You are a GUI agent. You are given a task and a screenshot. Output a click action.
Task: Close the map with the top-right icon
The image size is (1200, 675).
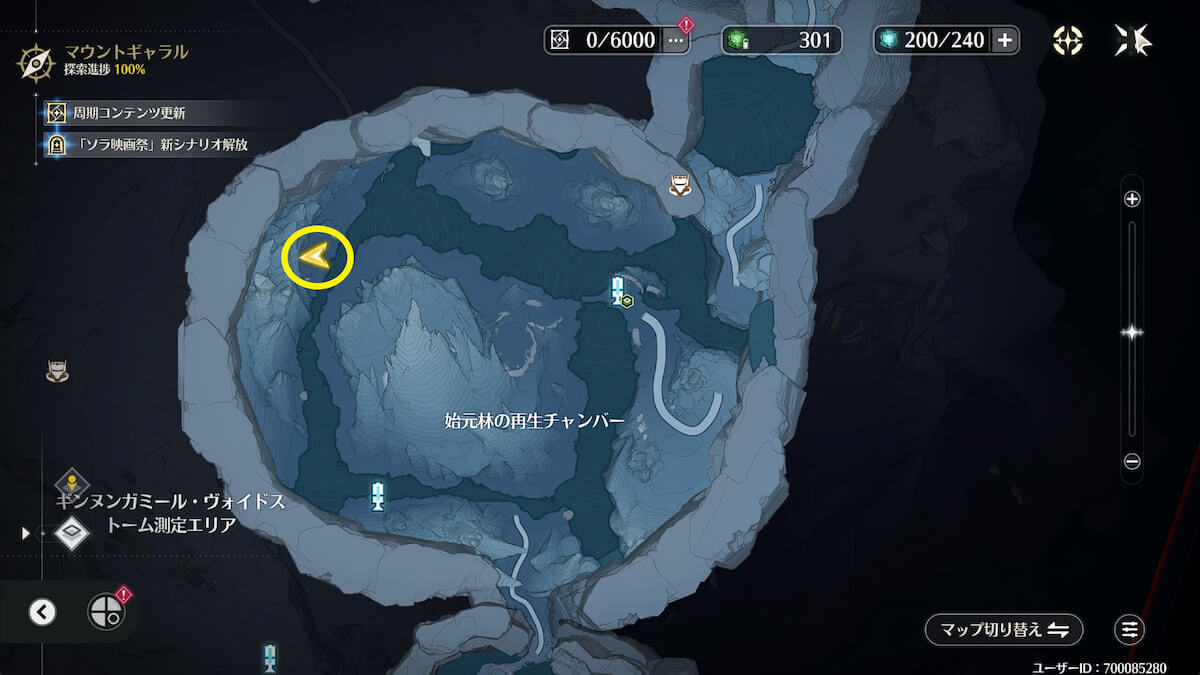[x=1133, y=40]
